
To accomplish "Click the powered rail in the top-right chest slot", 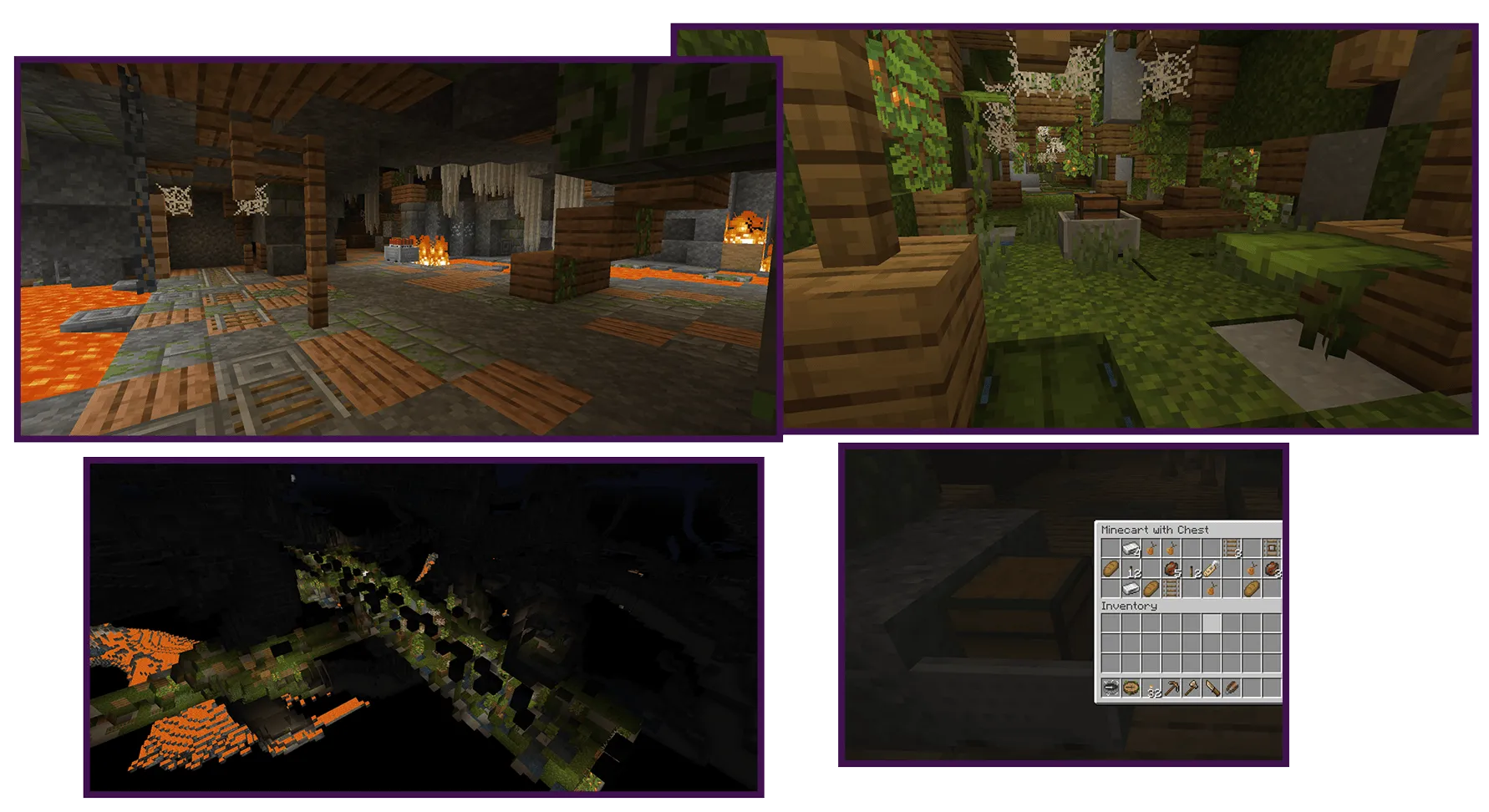I will (1272, 547).
